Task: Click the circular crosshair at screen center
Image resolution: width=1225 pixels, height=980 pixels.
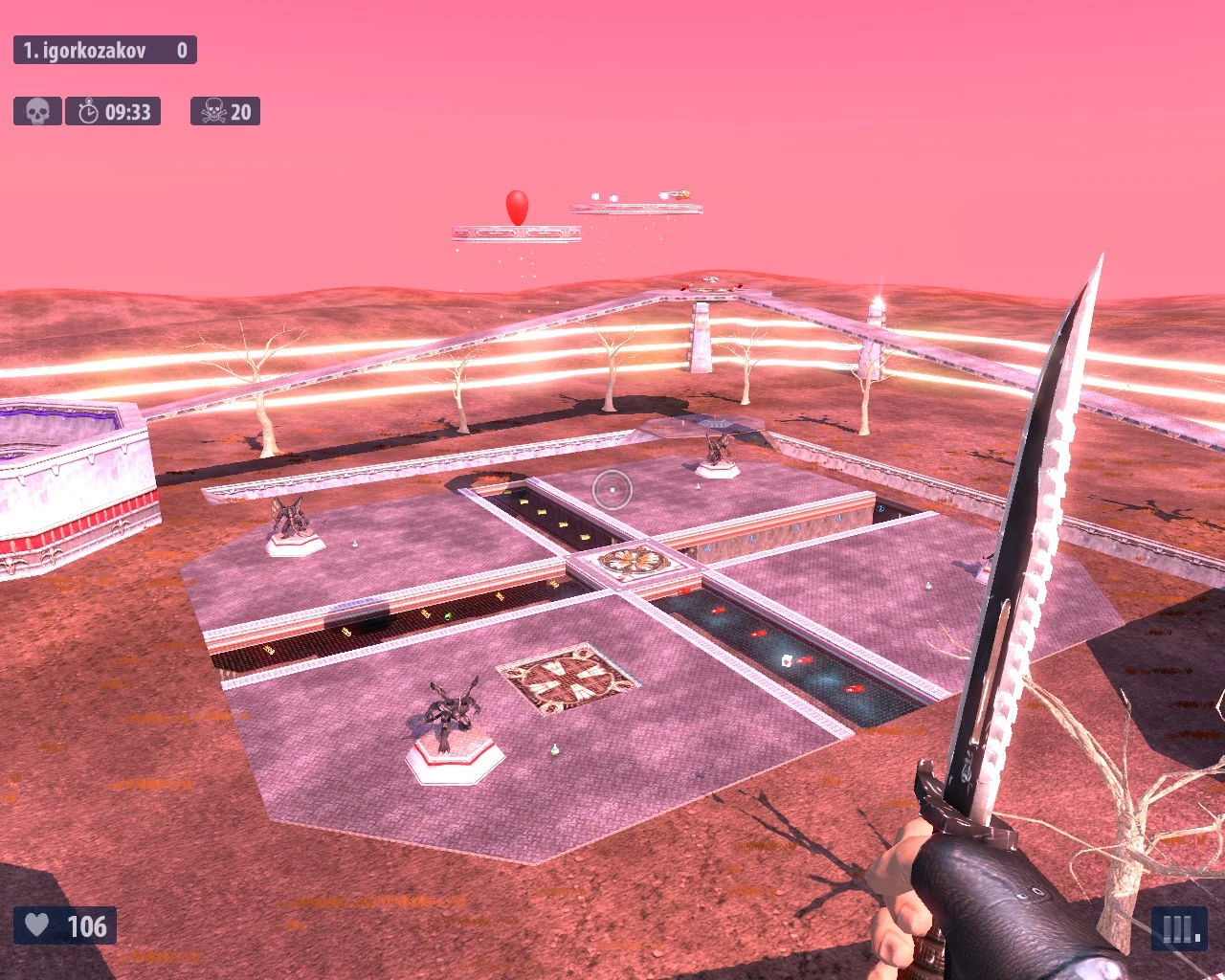Action: tap(612, 491)
